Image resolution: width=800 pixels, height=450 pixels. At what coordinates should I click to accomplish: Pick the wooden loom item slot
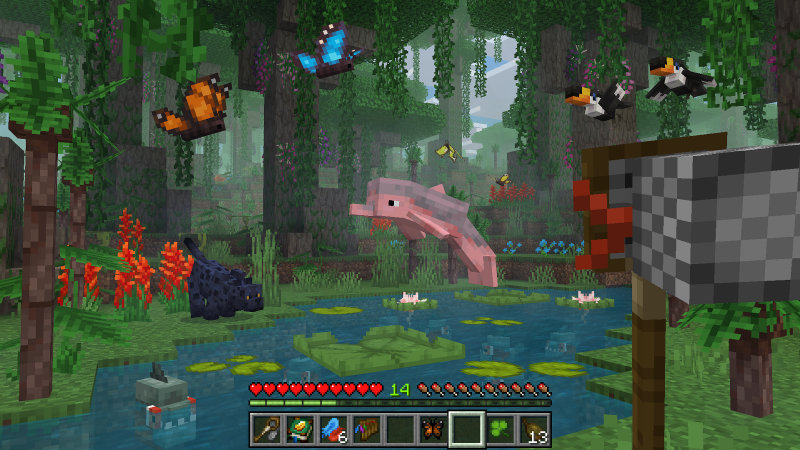[365, 430]
